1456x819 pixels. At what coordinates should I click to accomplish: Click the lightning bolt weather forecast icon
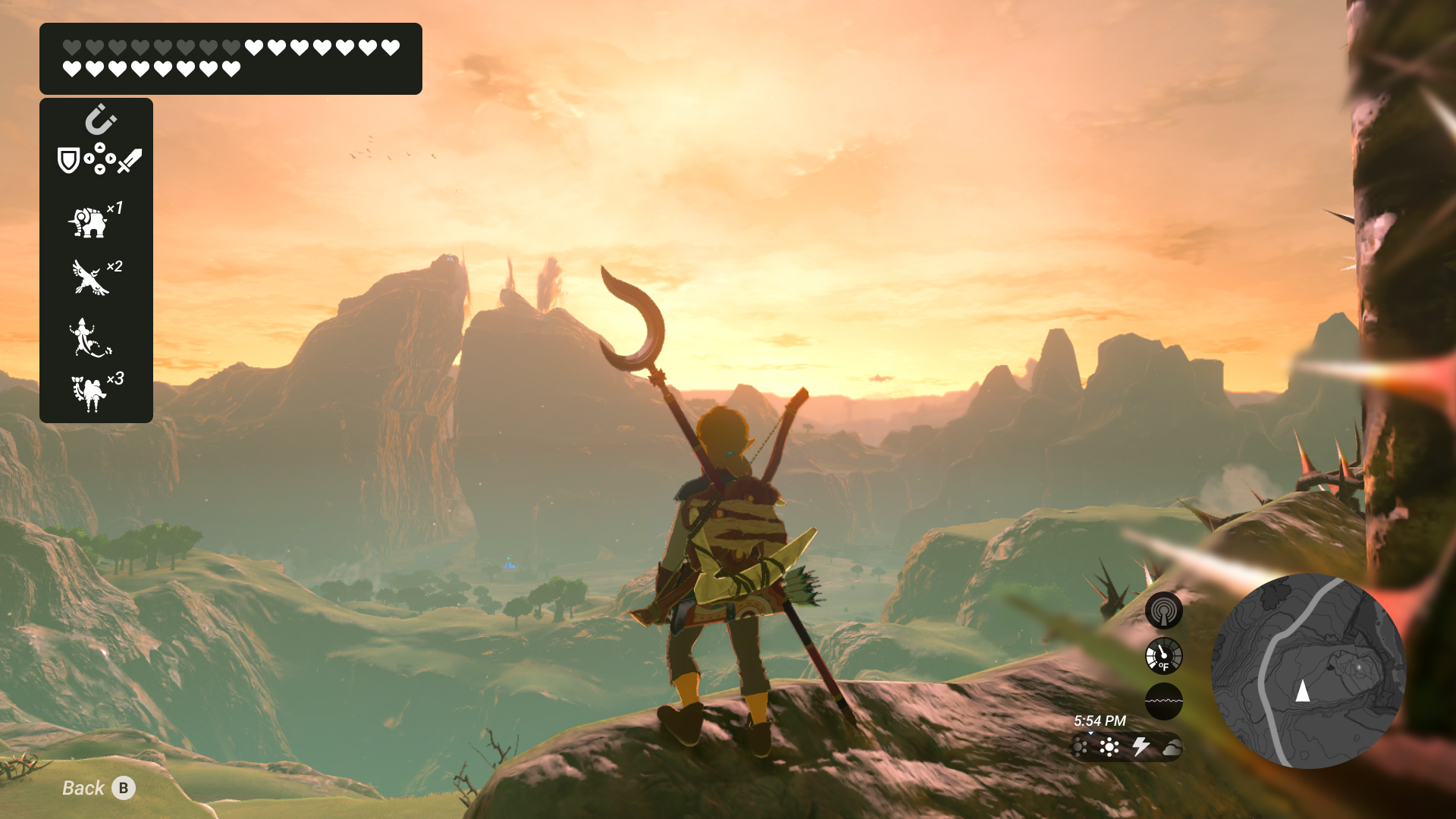[x=1141, y=747]
